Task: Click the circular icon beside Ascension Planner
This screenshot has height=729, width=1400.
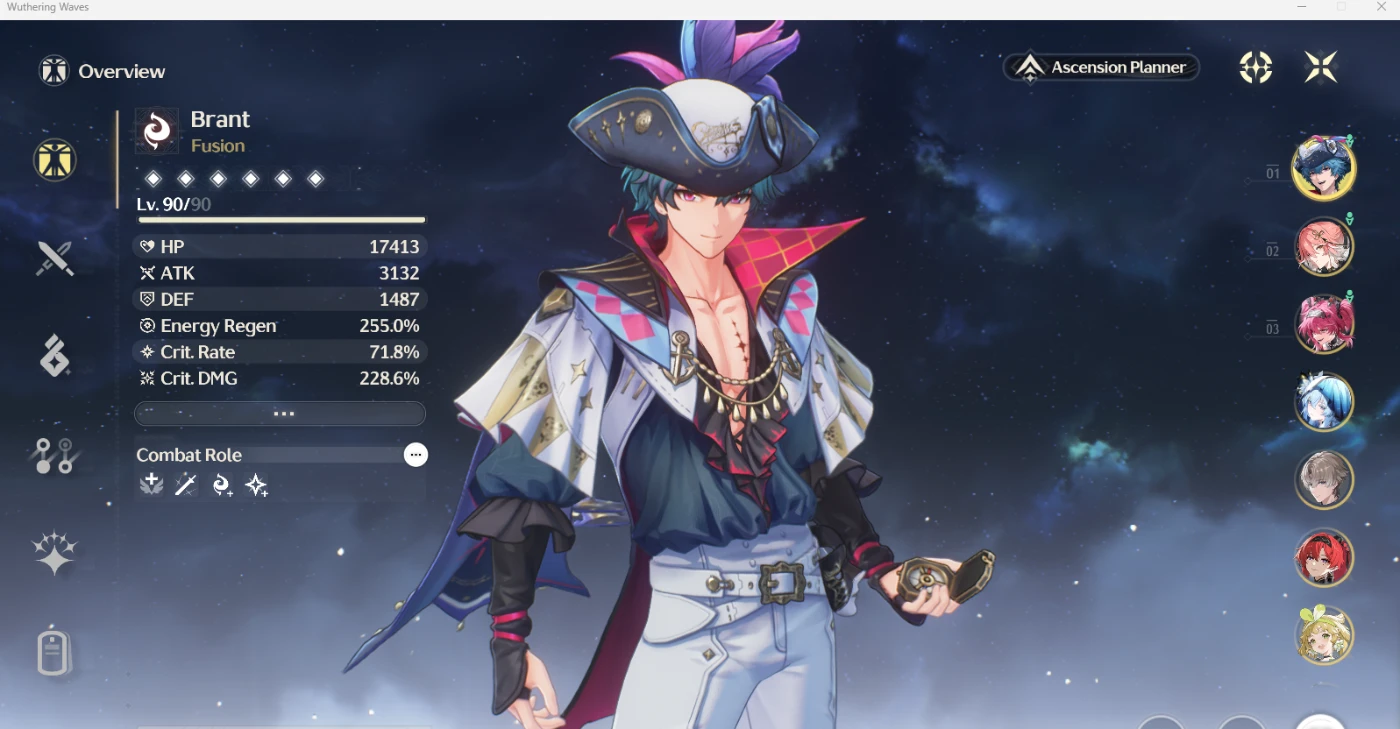Action: point(1256,68)
